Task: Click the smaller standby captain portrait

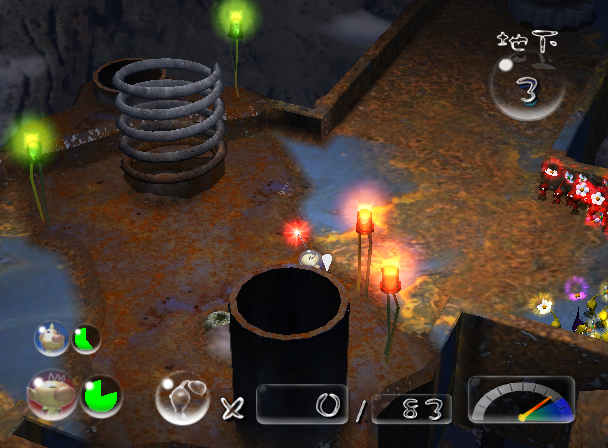Action: coord(52,338)
